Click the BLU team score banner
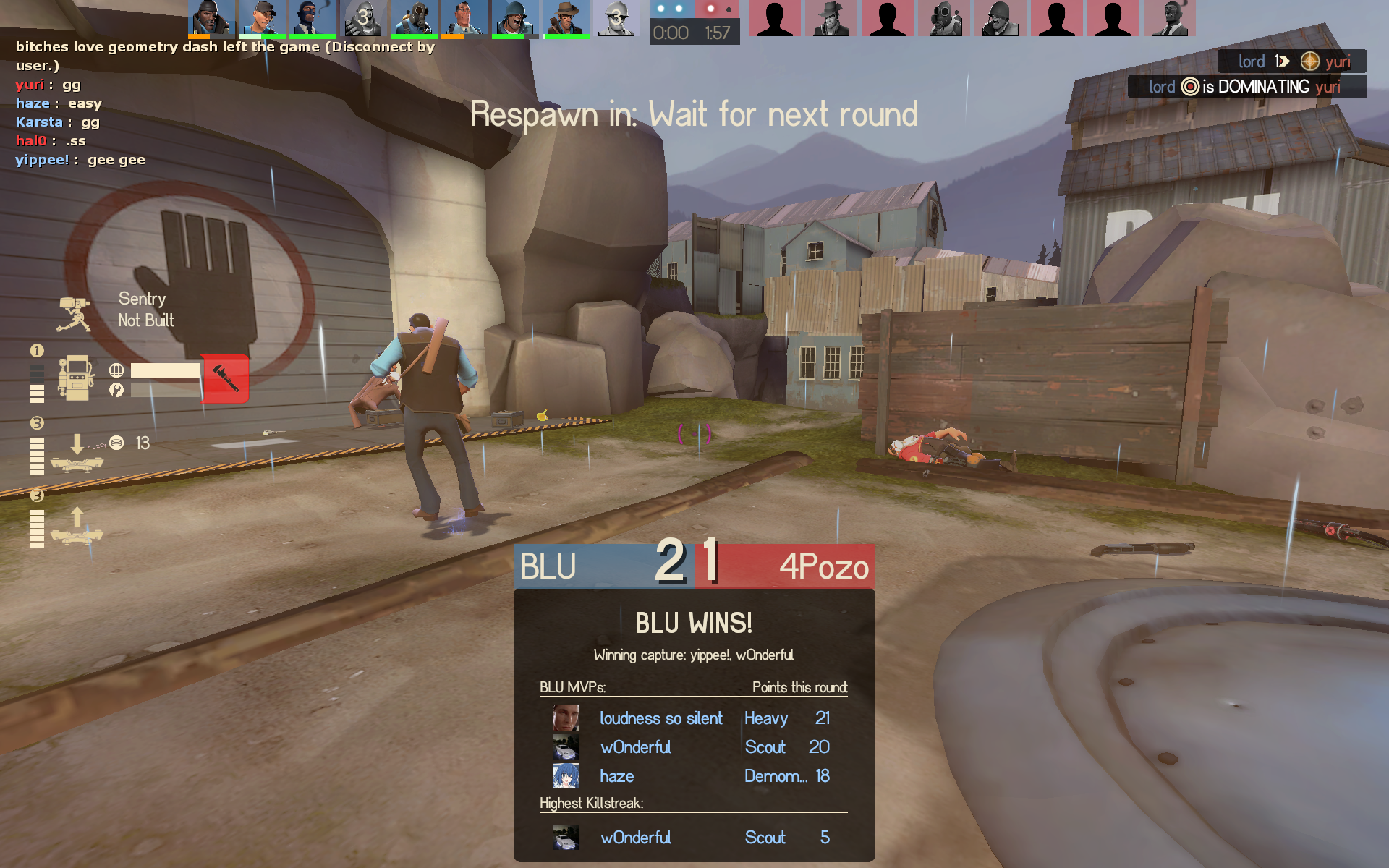This screenshot has width=1389, height=868. pyautogui.click(x=603, y=565)
